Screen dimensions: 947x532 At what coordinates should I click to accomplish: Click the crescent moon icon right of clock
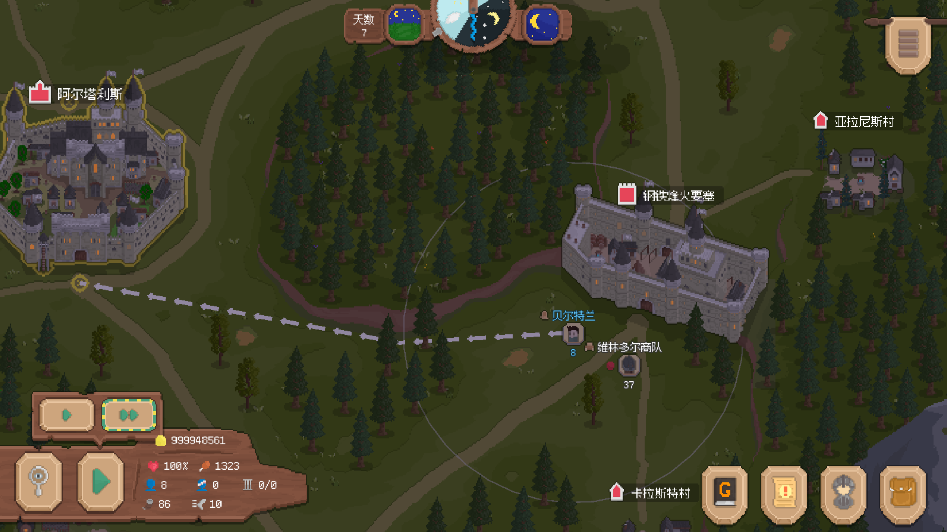[542, 22]
